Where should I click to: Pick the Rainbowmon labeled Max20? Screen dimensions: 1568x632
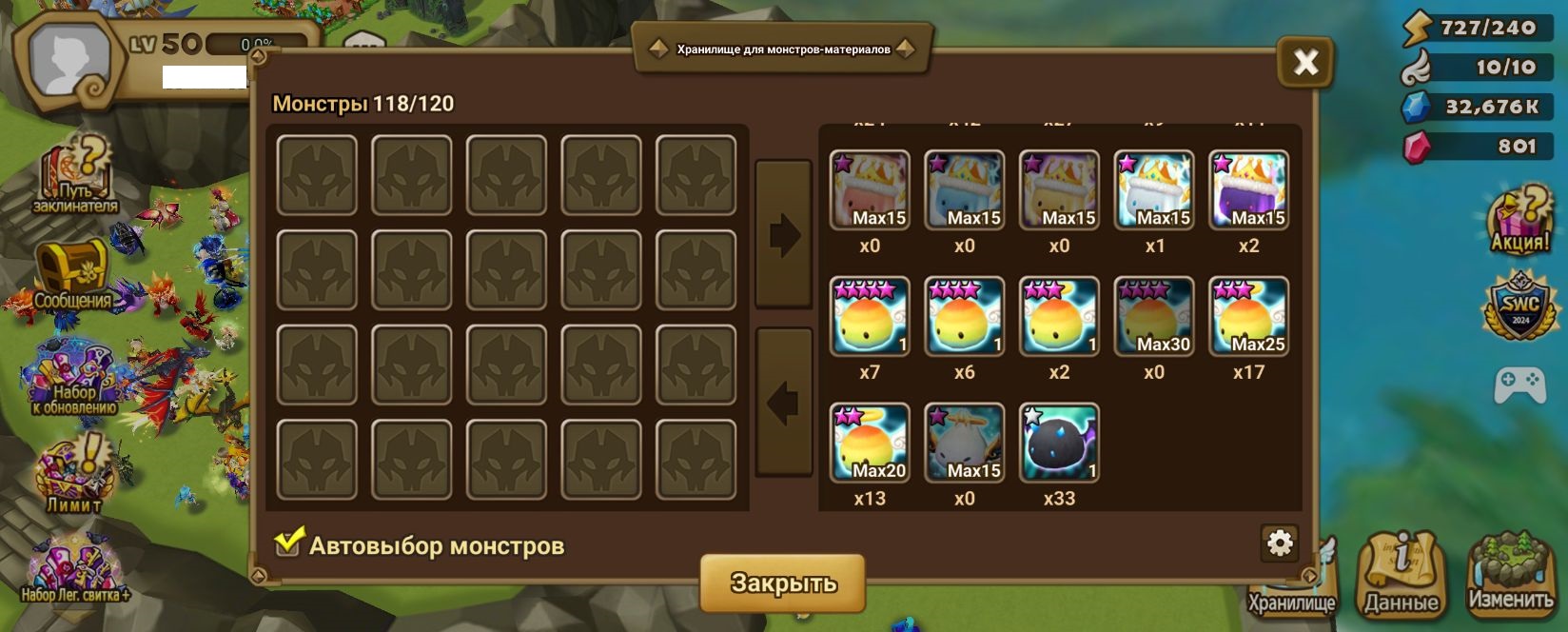coord(870,443)
